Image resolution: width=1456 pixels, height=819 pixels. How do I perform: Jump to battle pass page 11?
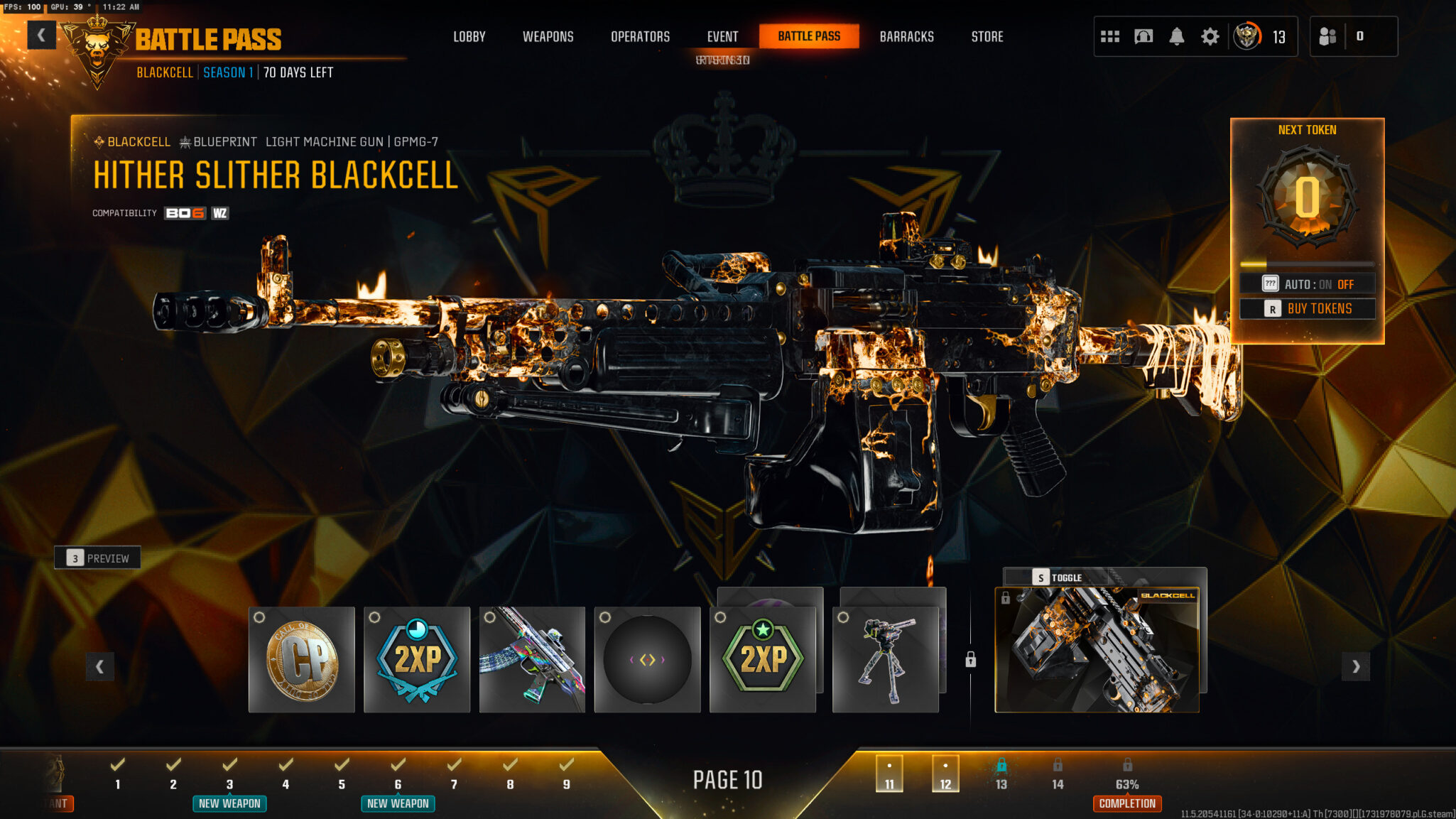point(889,774)
